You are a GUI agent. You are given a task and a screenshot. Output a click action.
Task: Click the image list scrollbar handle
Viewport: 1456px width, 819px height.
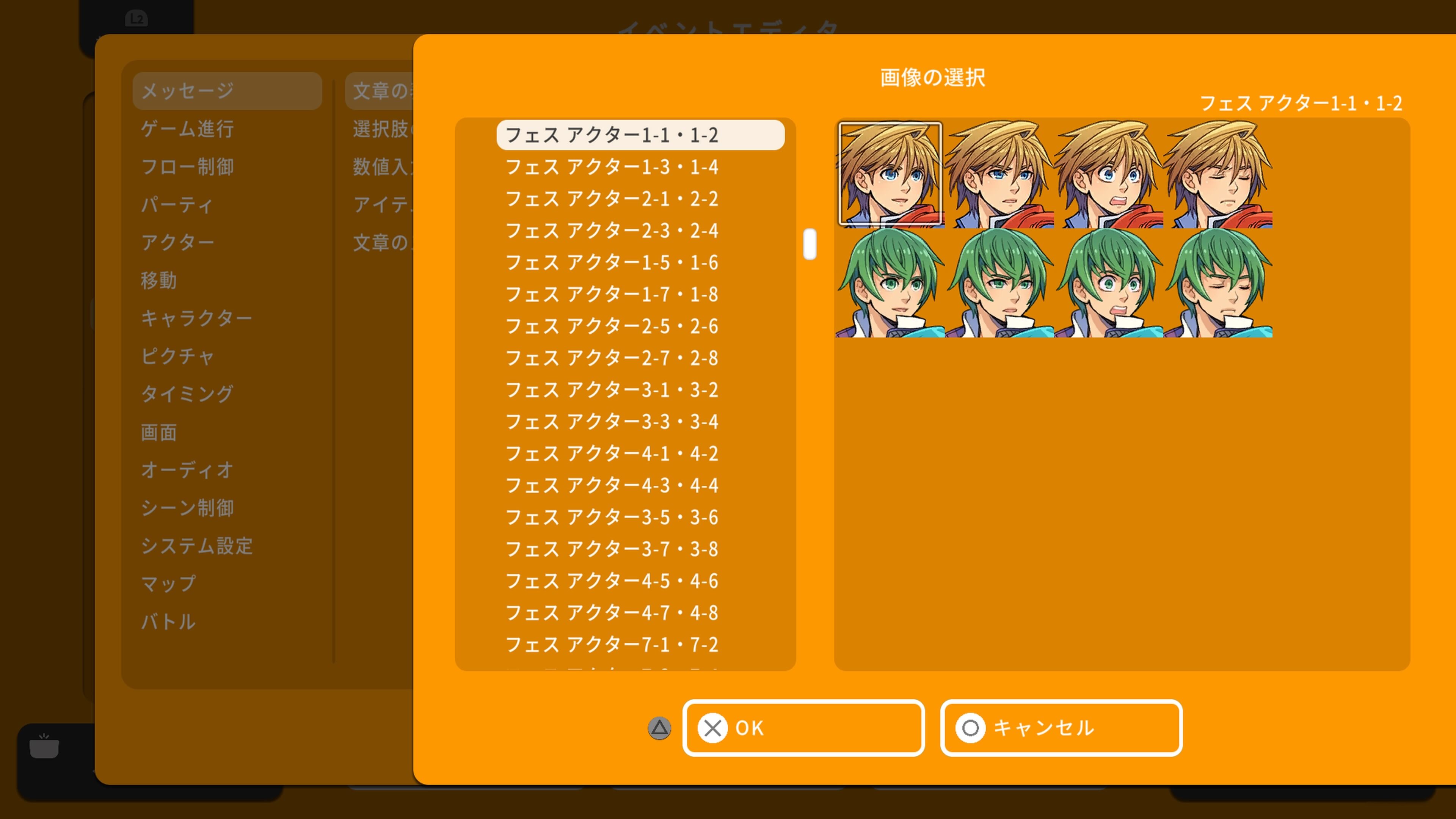pos(810,244)
